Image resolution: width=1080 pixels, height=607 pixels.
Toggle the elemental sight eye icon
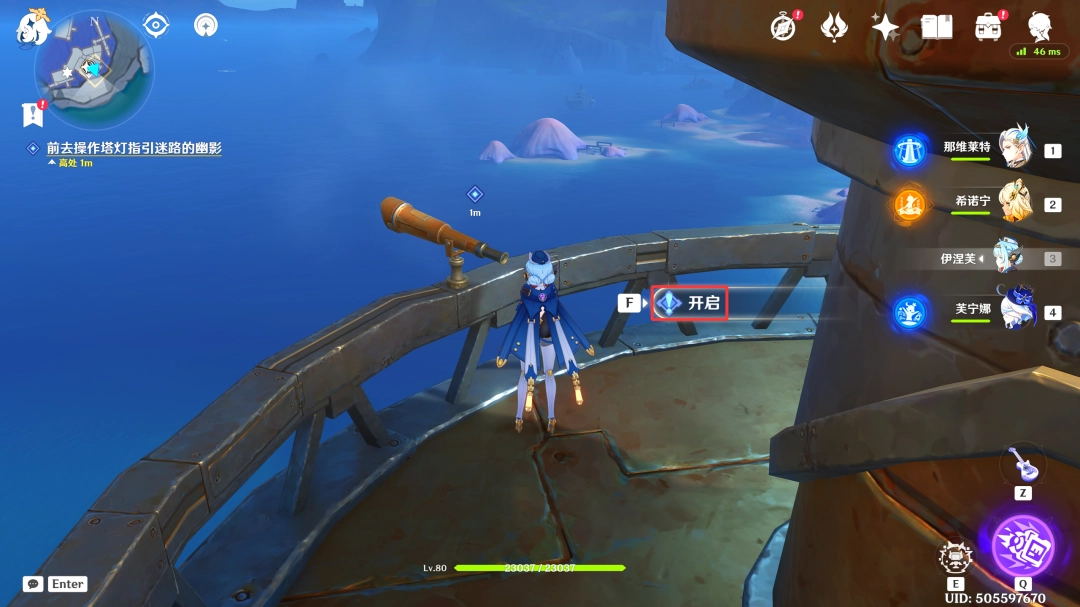point(156,25)
